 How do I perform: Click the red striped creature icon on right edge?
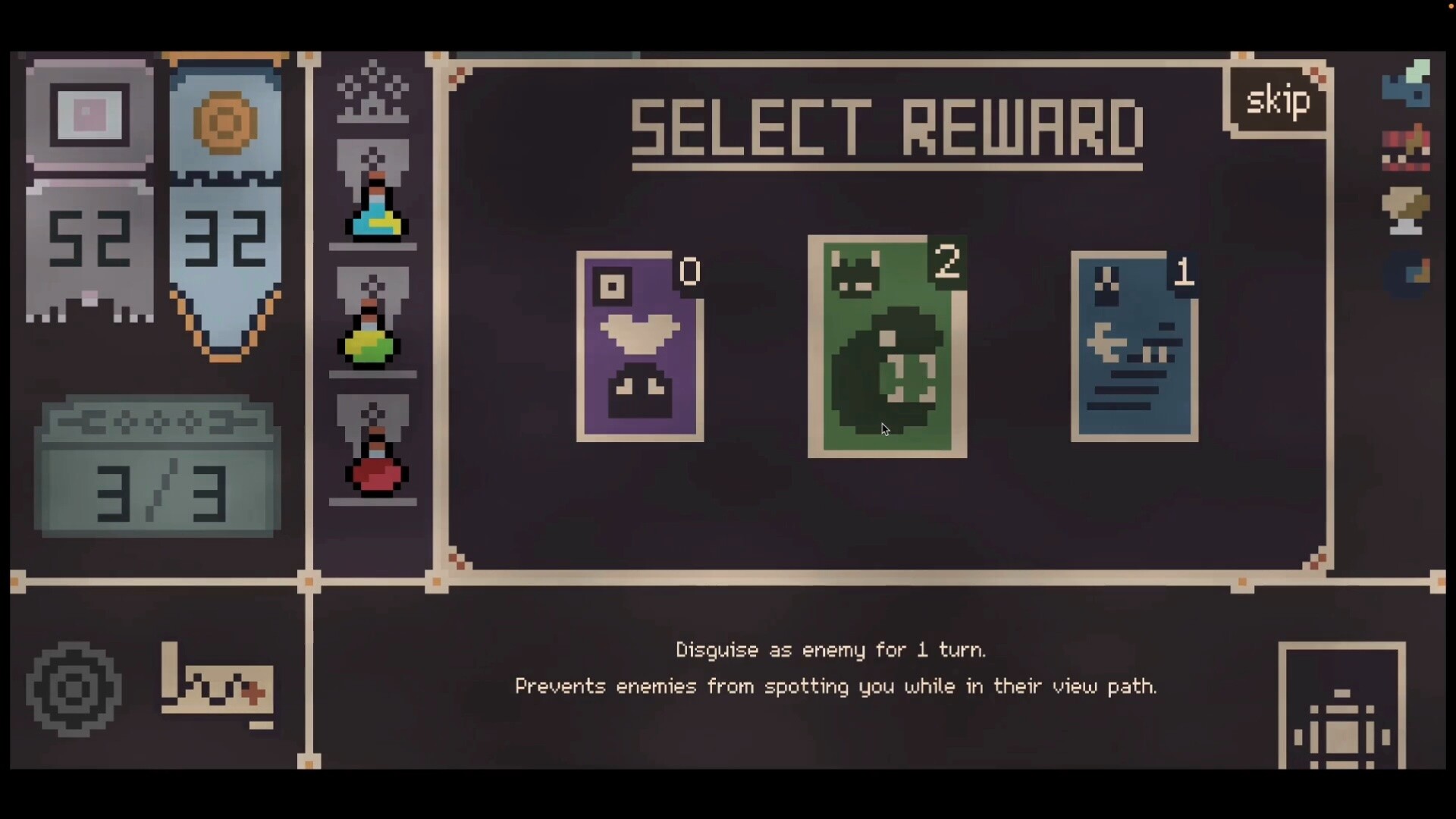pyautogui.click(x=1407, y=146)
